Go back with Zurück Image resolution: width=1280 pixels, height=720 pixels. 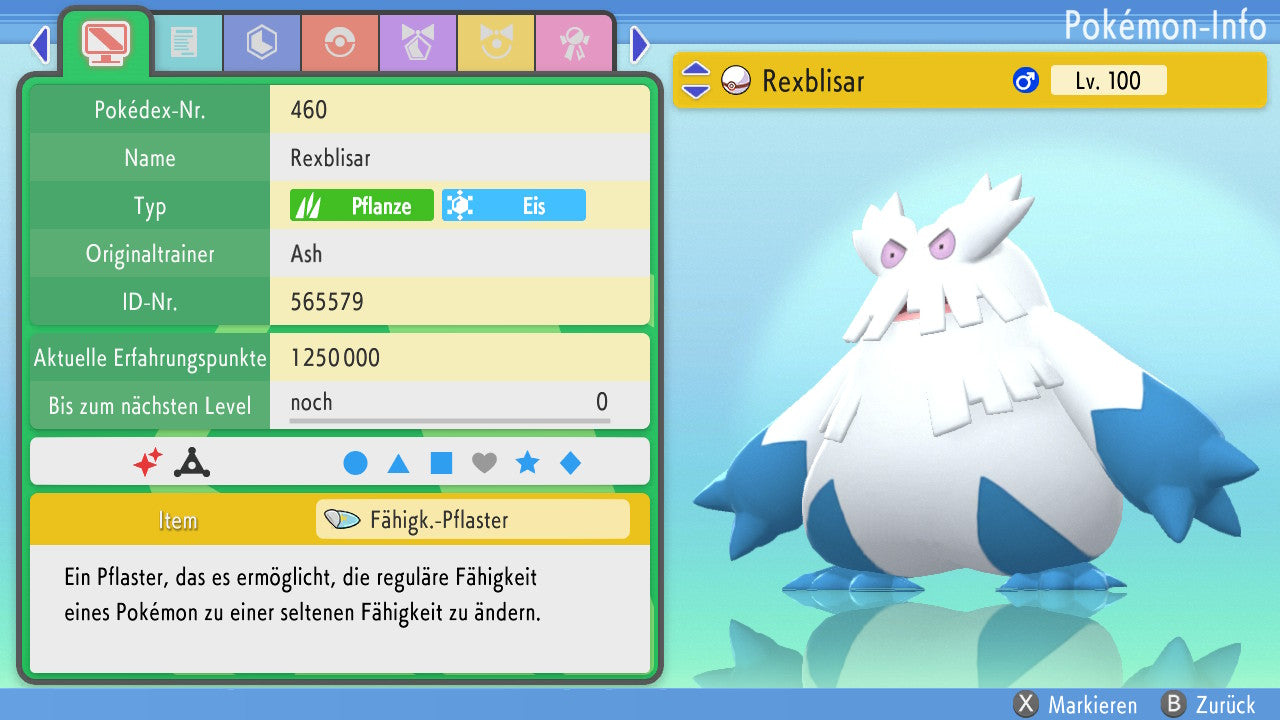tap(1208, 705)
